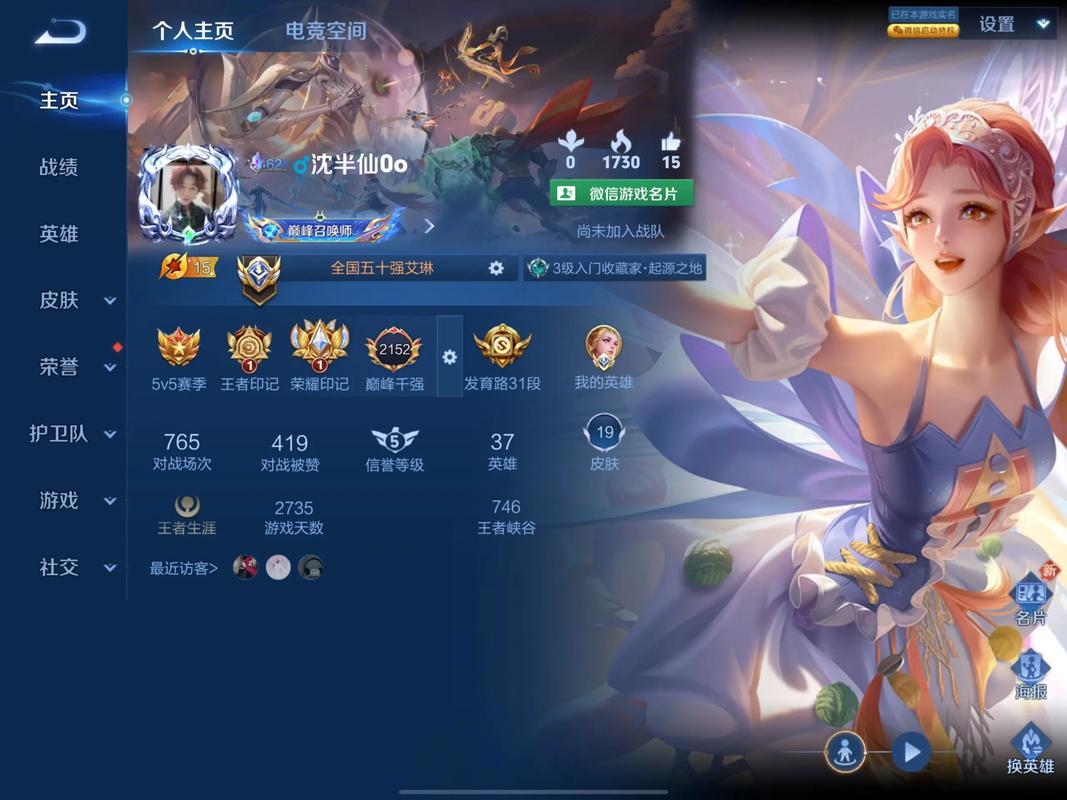Select 英雄 in the left sidebar
This screenshot has width=1067, height=800.
point(59,234)
